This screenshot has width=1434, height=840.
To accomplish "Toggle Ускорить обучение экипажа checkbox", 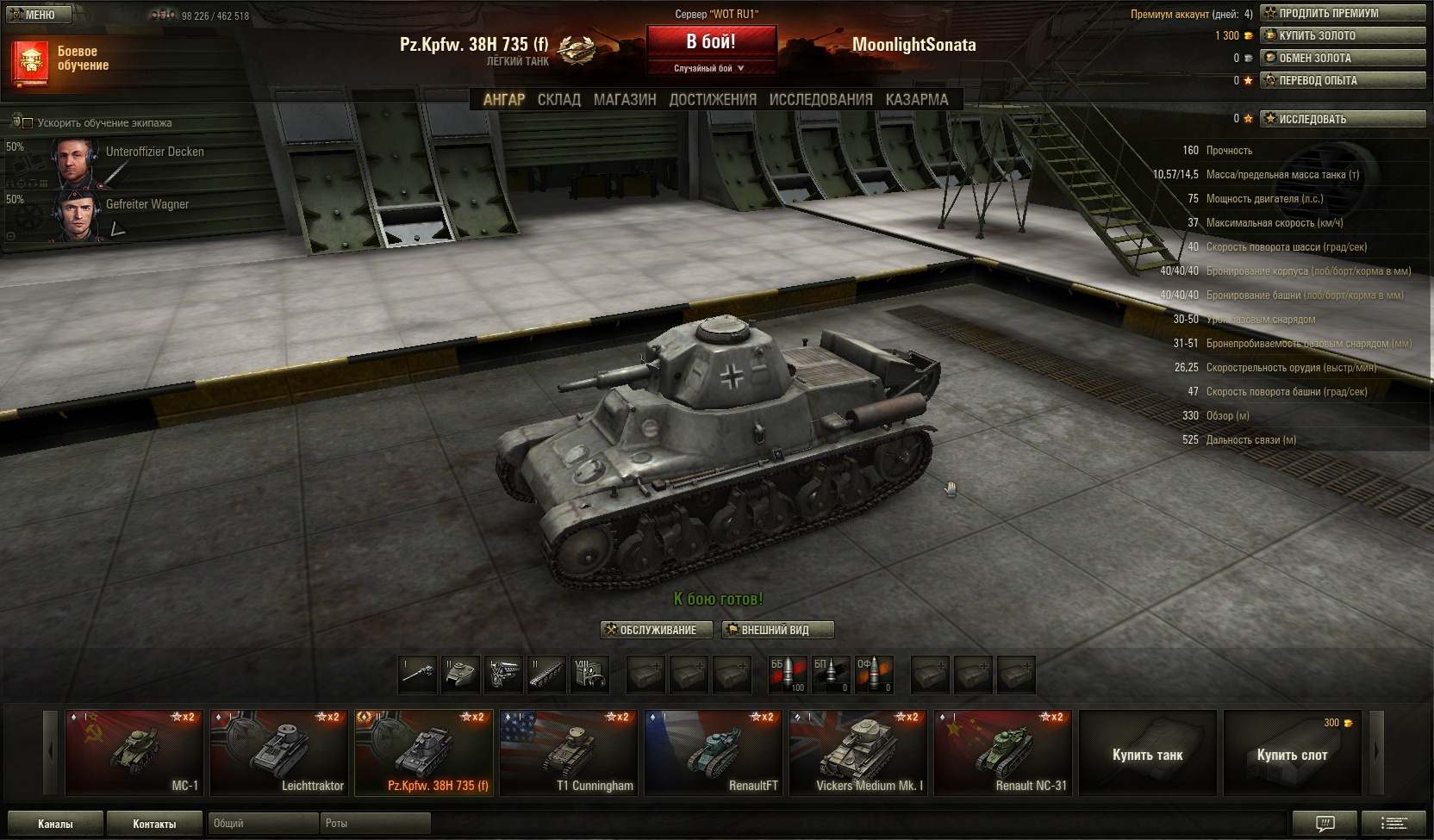I will click(28, 123).
